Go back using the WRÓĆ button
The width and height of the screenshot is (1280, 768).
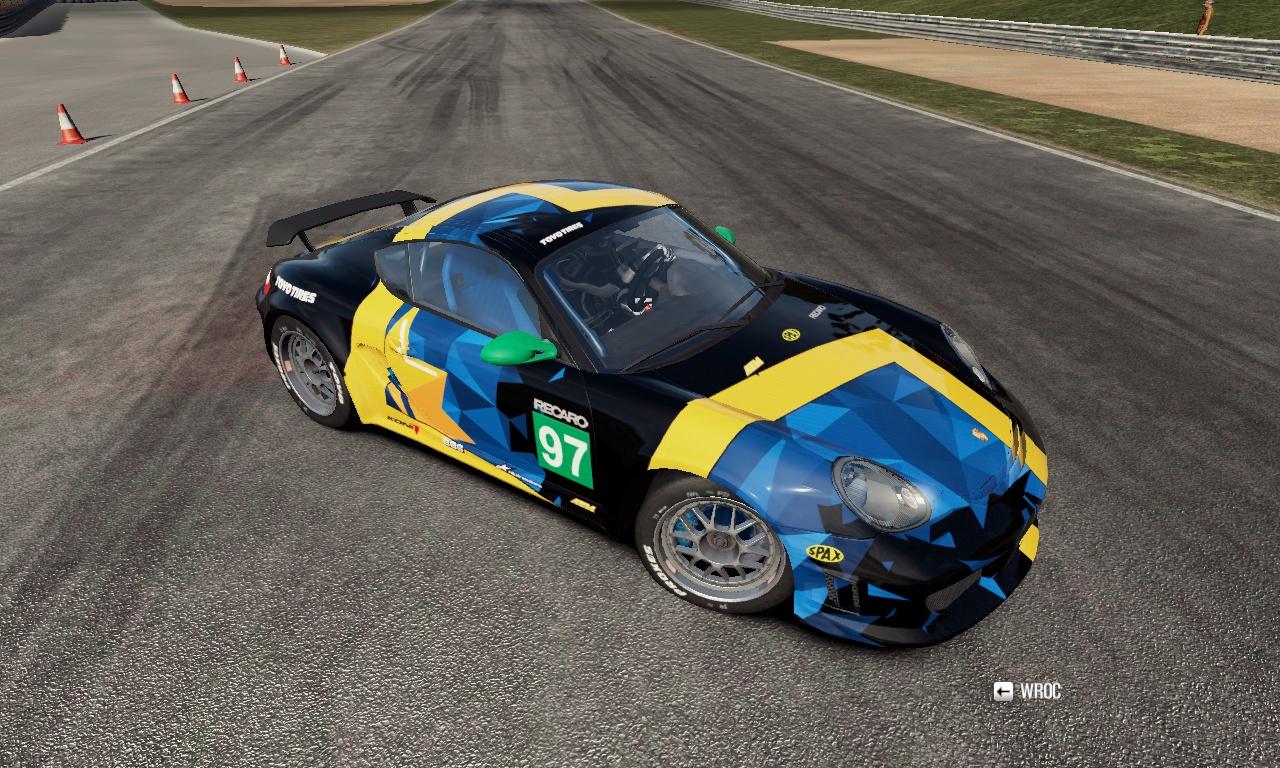pos(1027,691)
